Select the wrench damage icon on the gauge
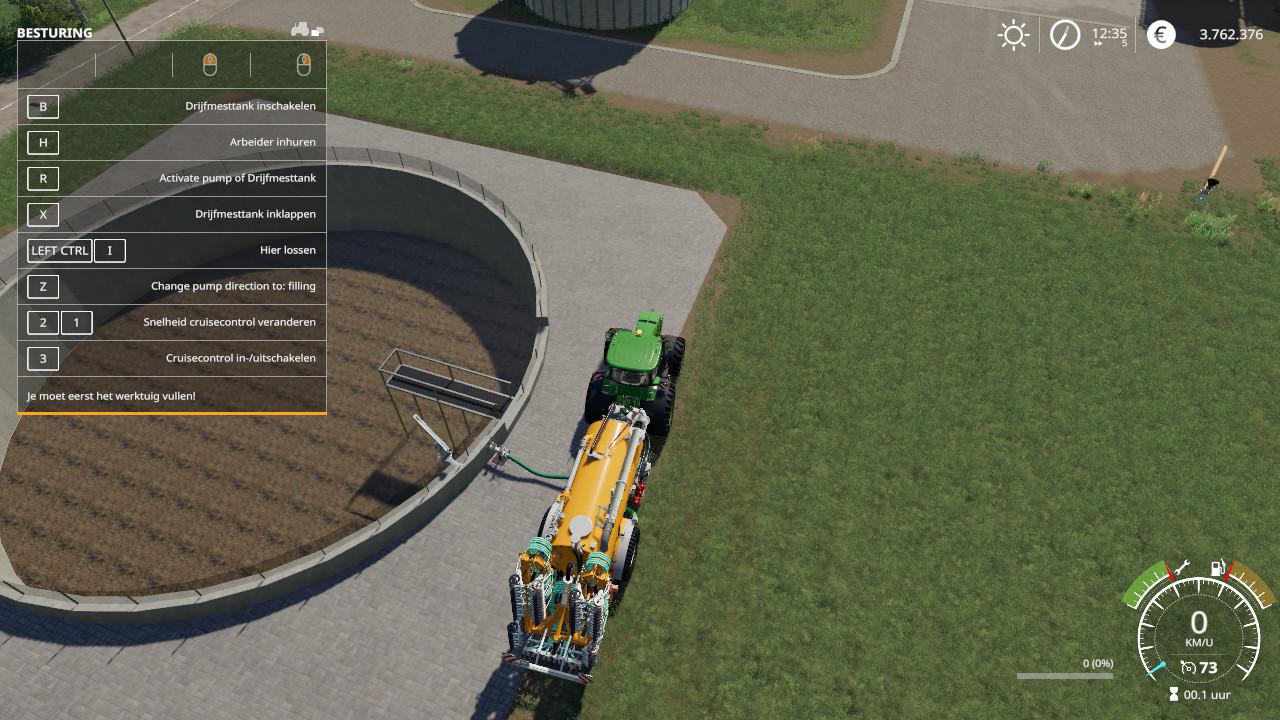1280x720 pixels. (x=1181, y=568)
